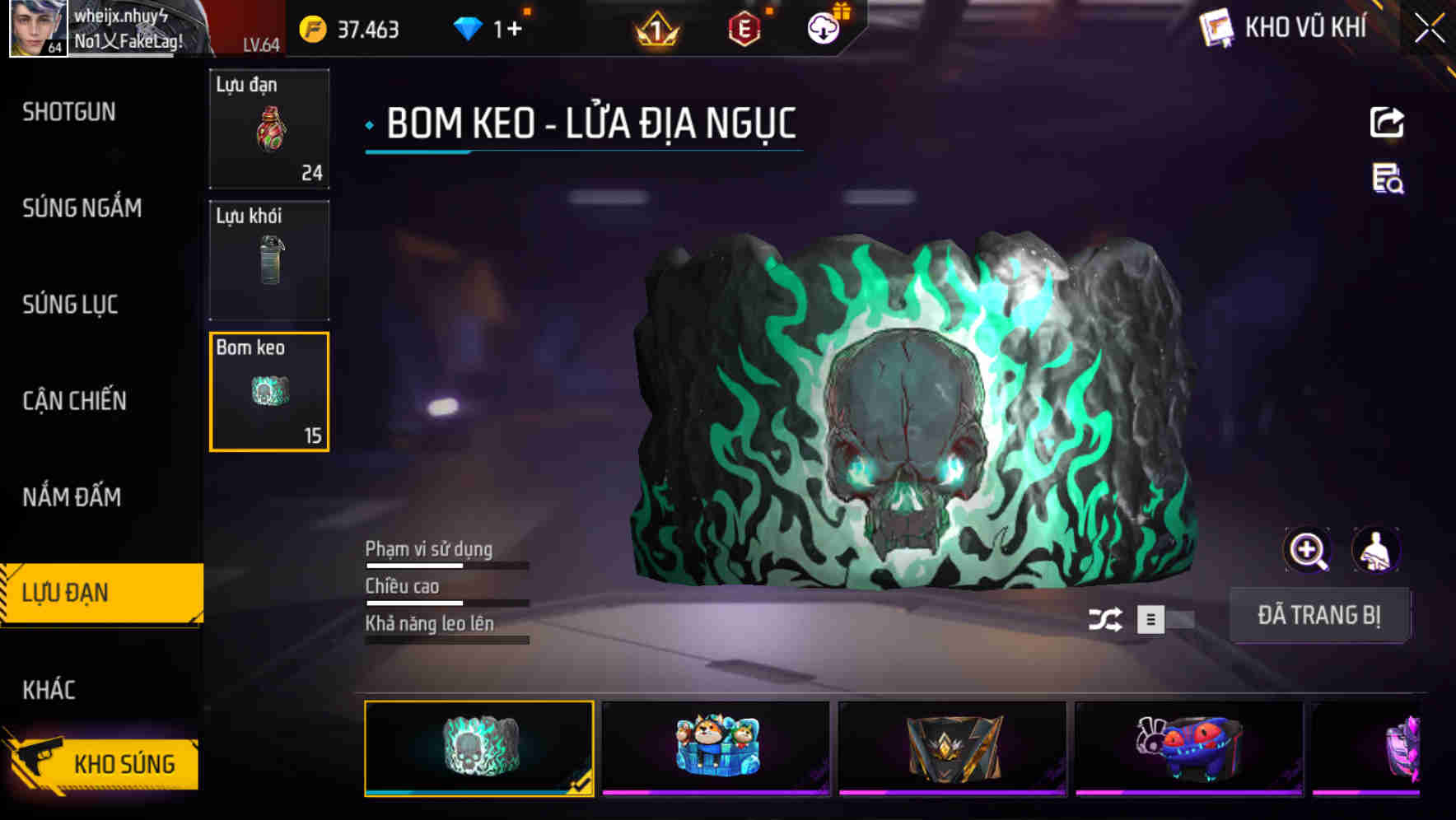Switch to the SÚNG NGẮM category
This screenshot has height=820, width=1456.
[x=81, y=208]
